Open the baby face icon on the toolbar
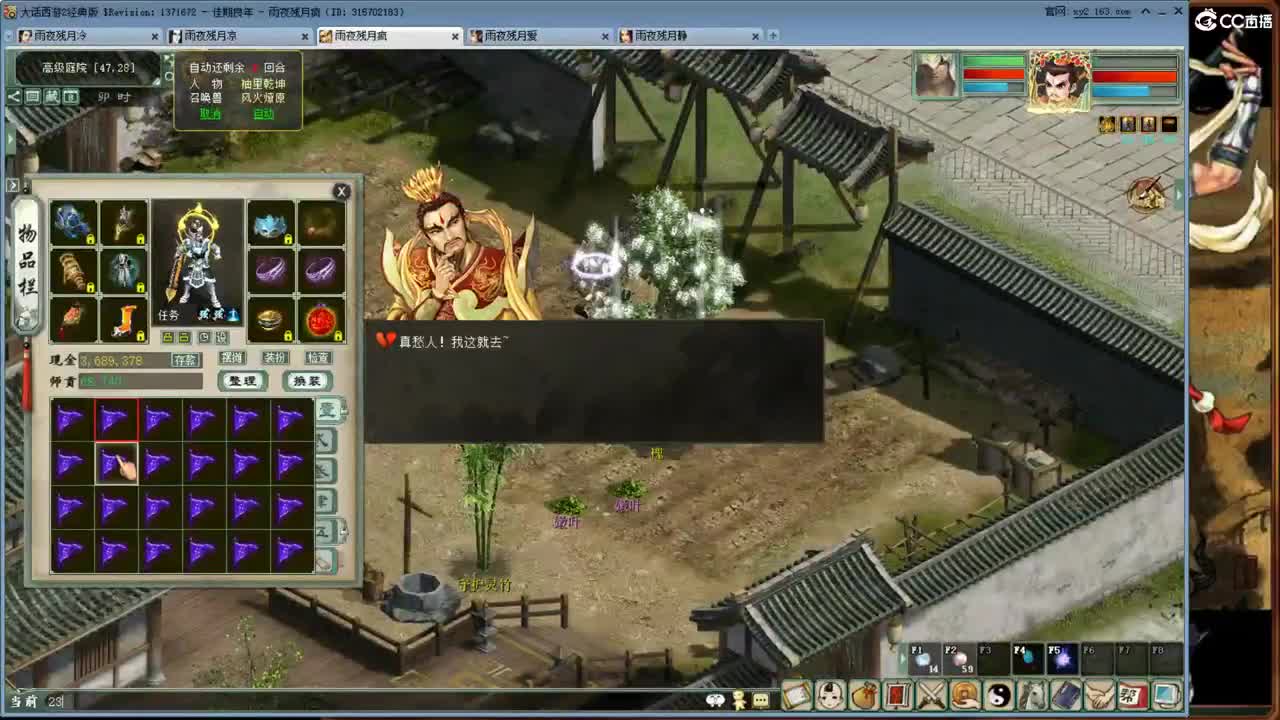Image resolution: width=1280 pixels, height=720 pixels. pos(831,697)
